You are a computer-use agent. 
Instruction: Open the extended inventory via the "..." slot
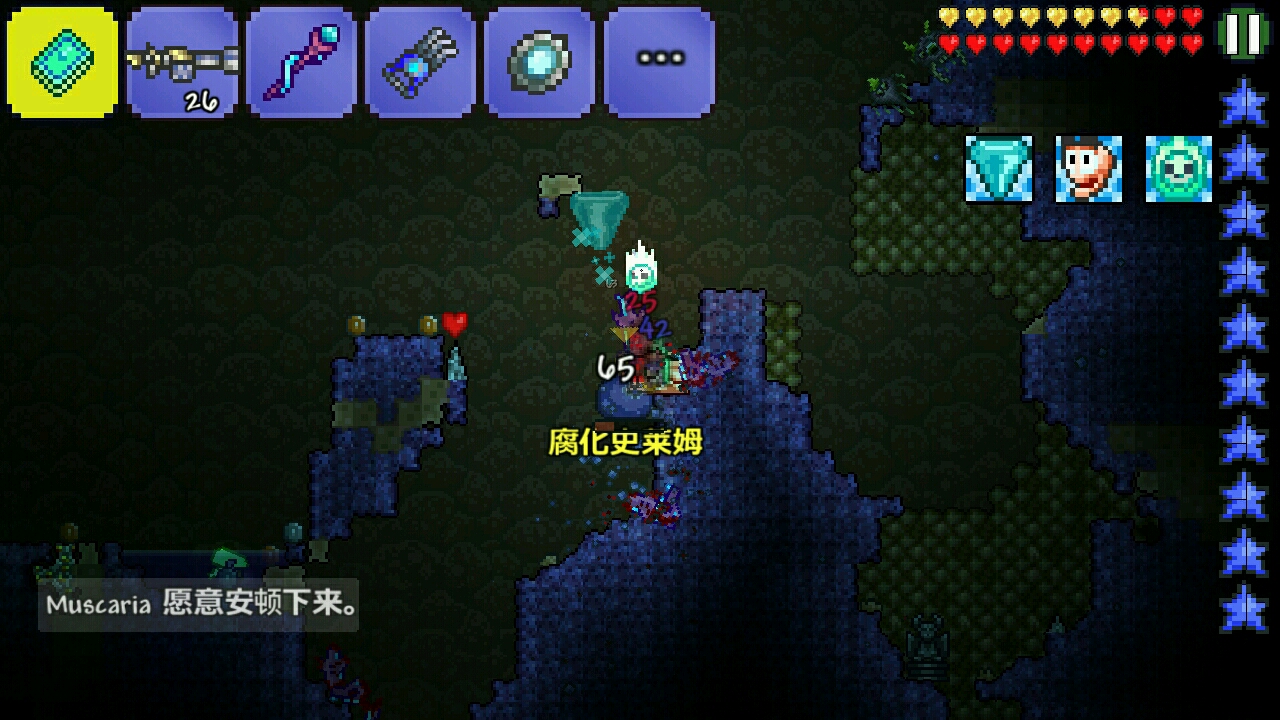659,62
